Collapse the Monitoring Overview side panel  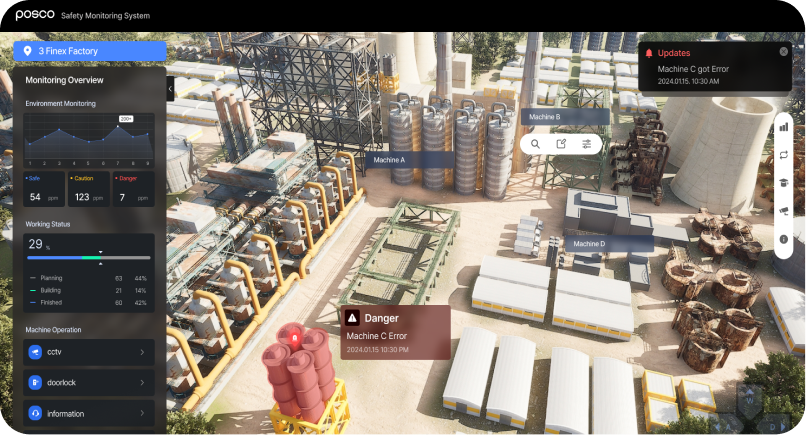click(x=170, y=87)
